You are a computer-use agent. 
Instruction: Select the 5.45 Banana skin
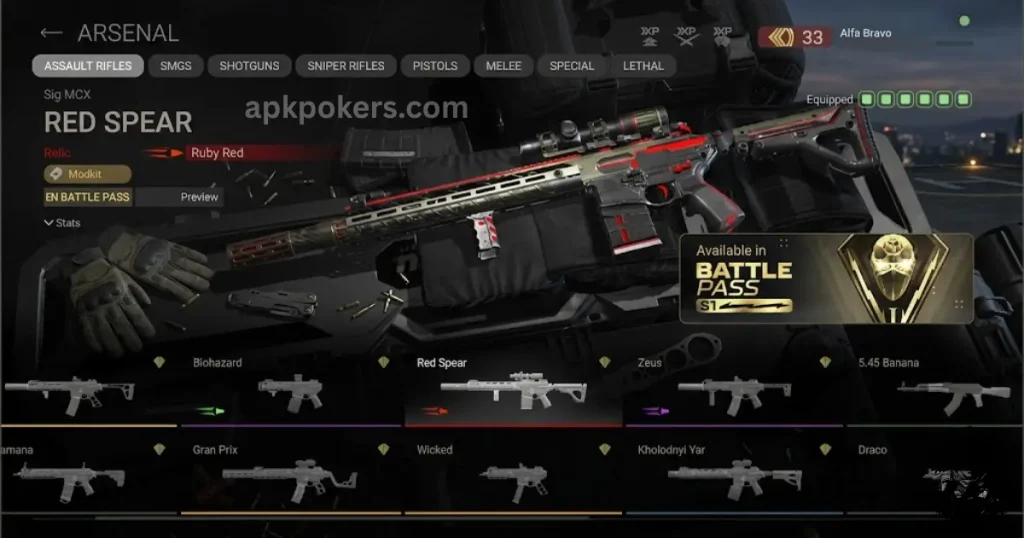(x=935, y=390)
